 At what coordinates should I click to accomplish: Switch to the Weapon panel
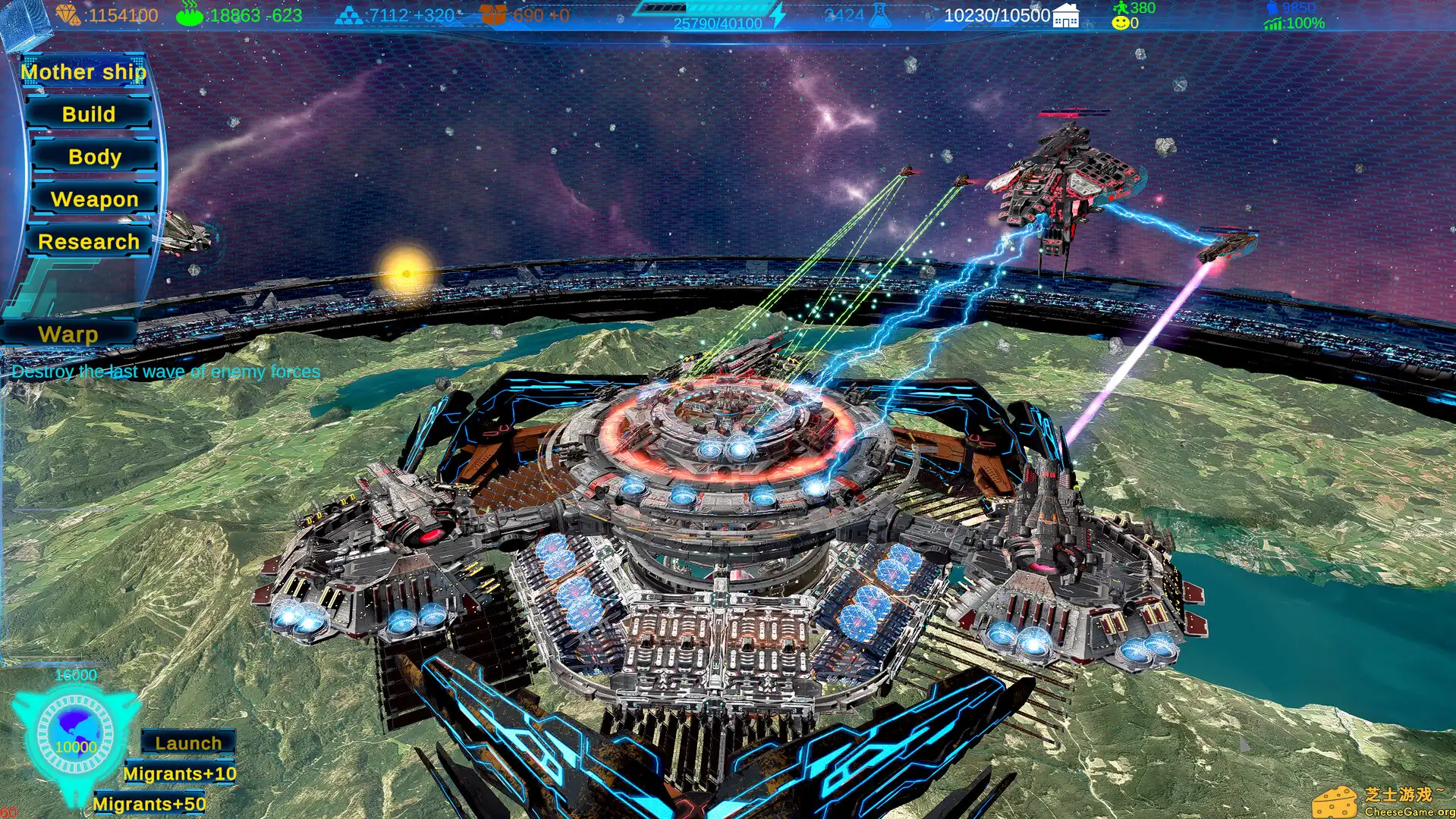coord(94,199)
